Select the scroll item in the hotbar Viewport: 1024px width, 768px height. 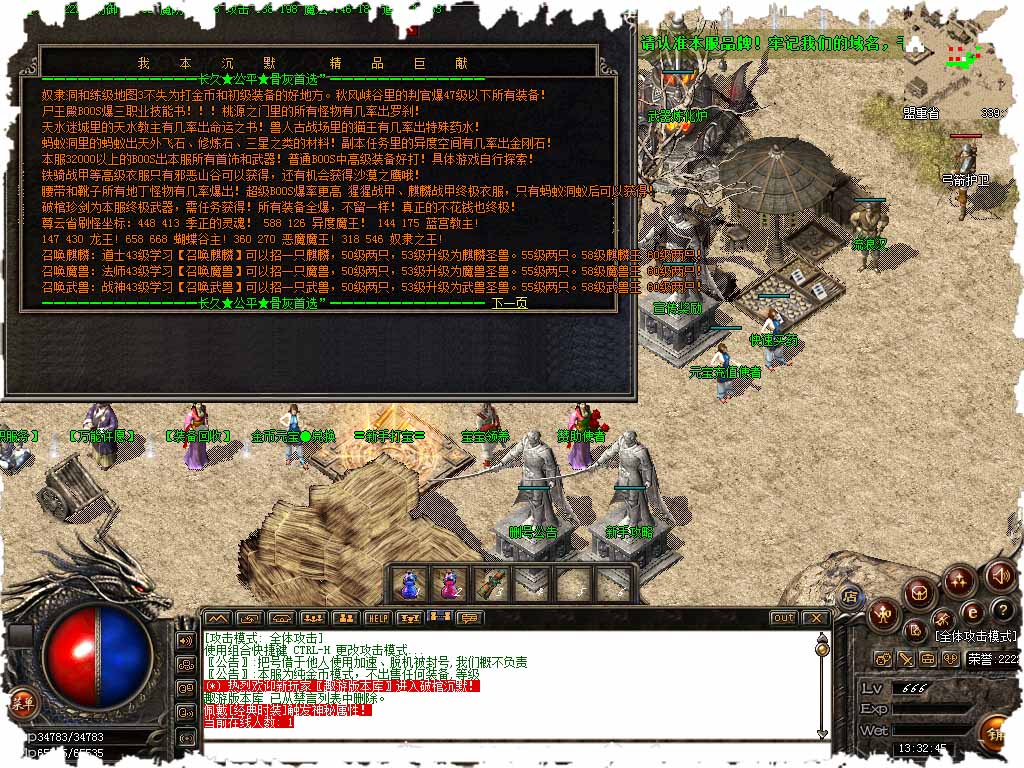491,583
